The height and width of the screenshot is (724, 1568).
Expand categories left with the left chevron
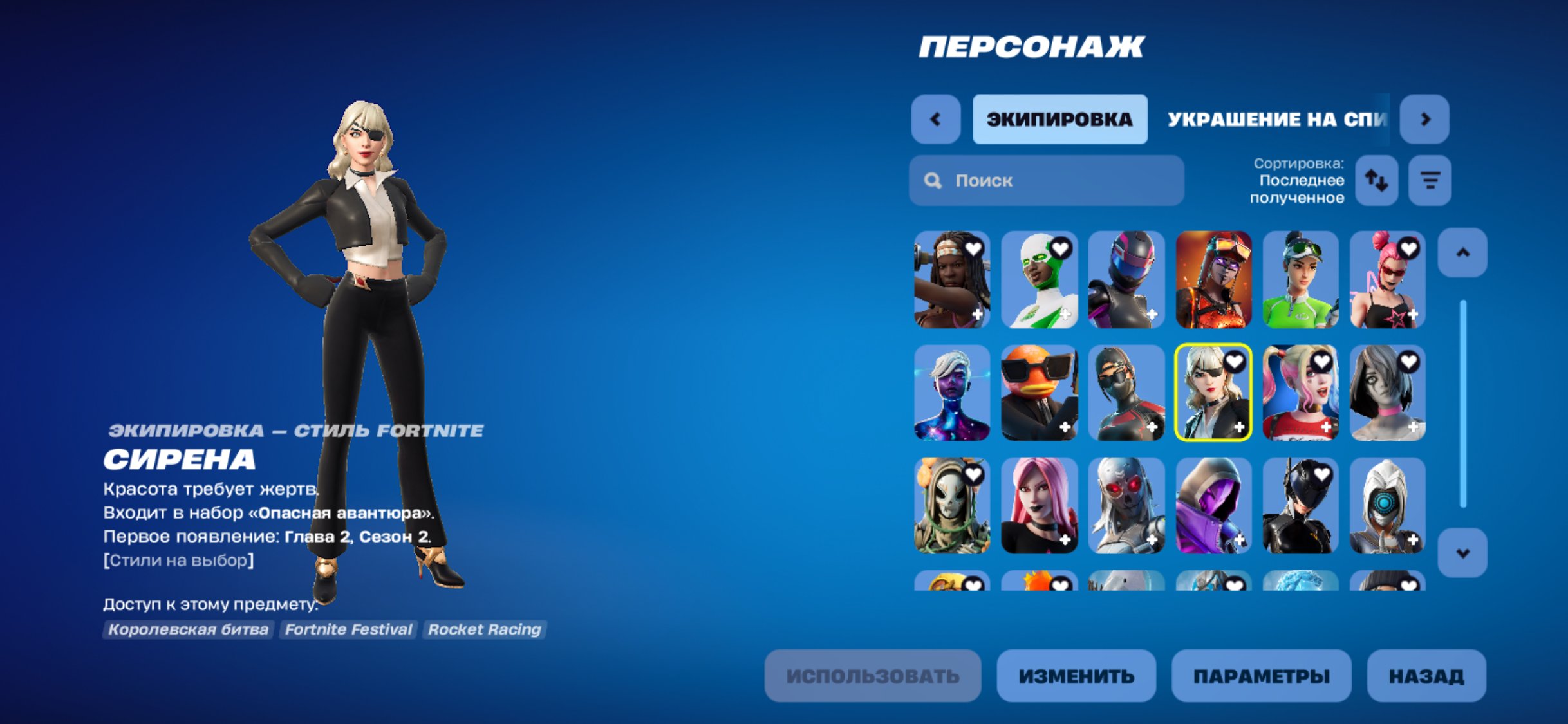(x=936, y=120)
